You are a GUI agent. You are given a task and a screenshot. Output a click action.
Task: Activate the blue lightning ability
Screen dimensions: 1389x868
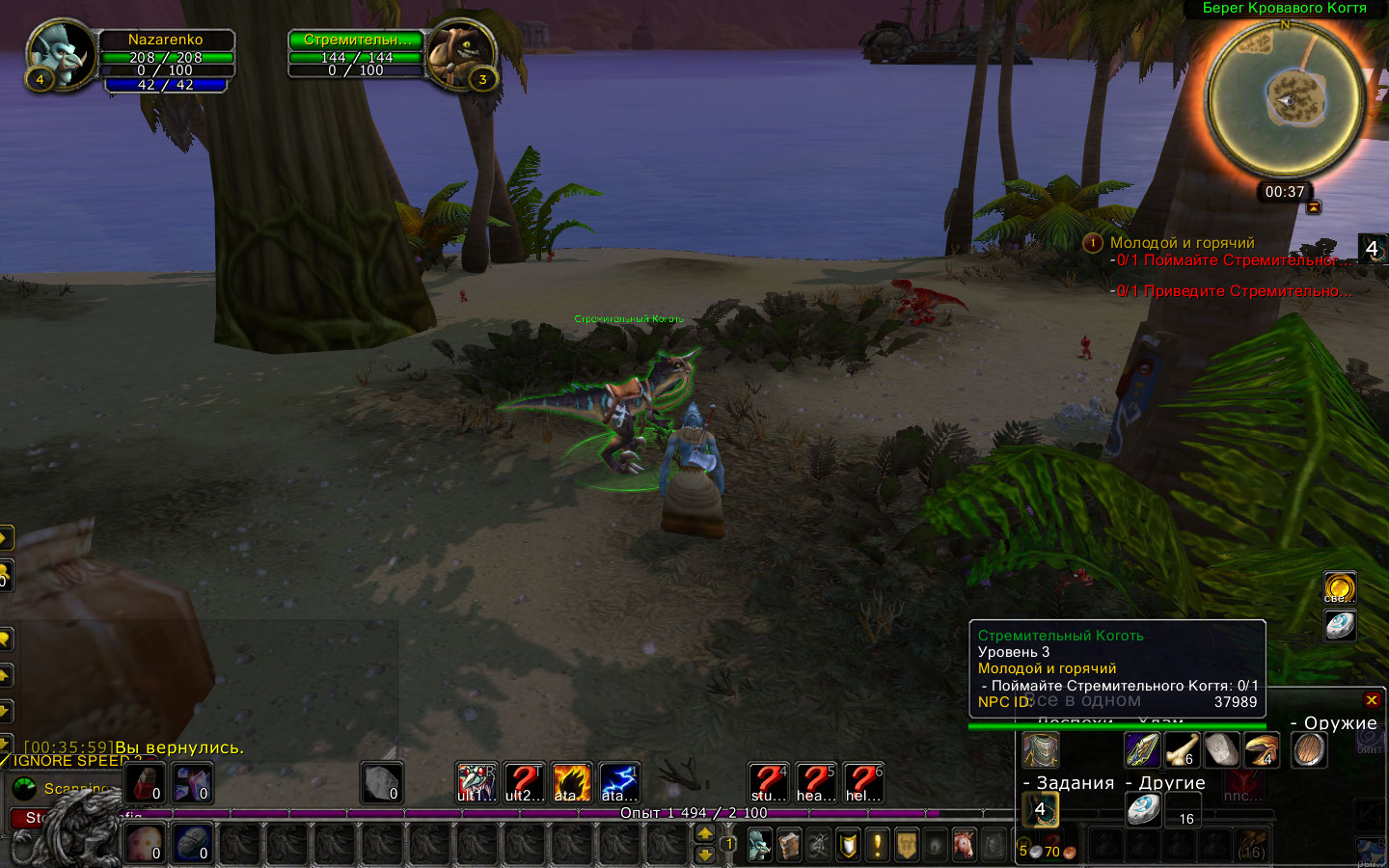click(x=618, y=782)
